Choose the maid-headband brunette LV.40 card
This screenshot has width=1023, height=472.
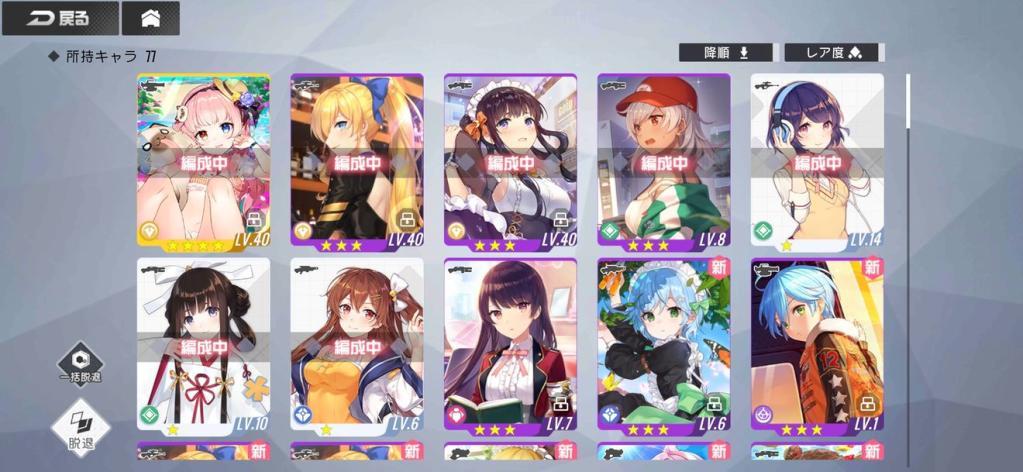coord(510,160)
